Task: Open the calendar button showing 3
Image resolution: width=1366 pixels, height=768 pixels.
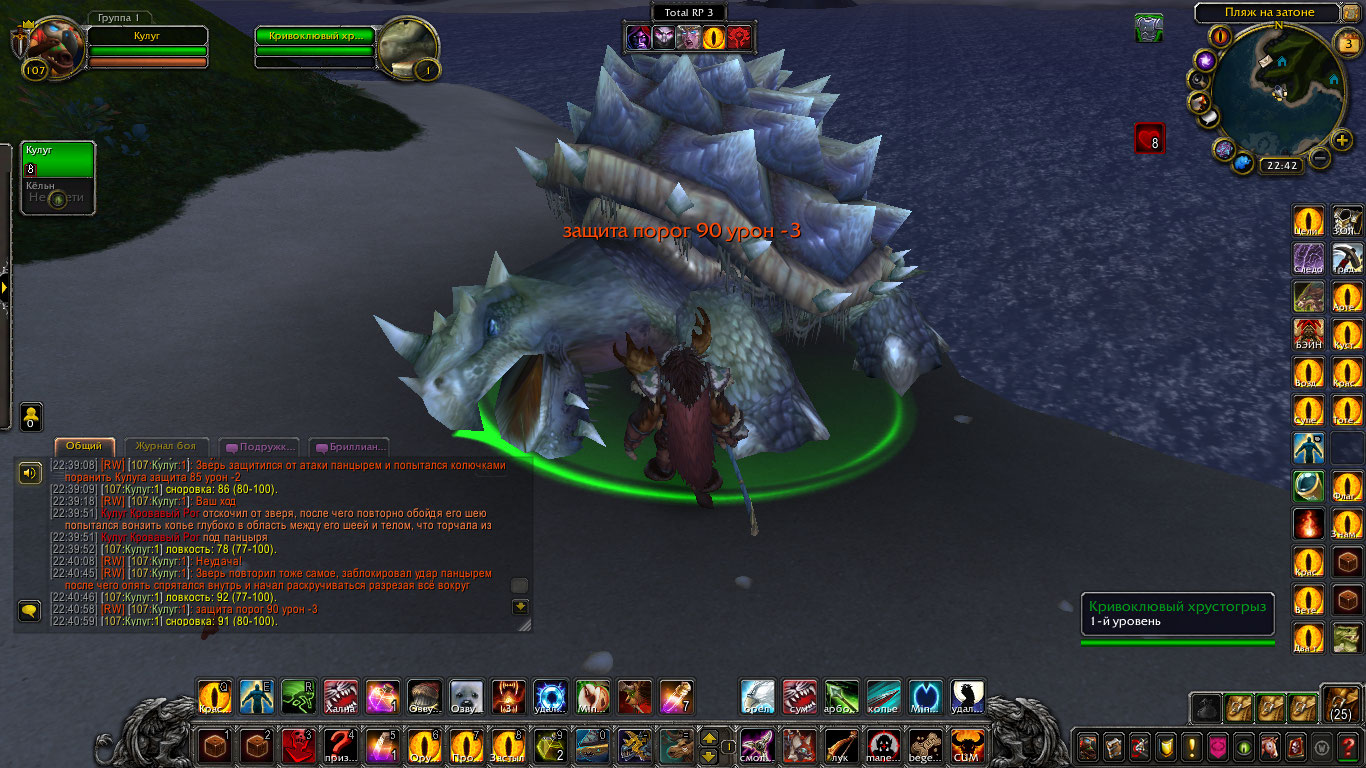Action: coord(1347,43)
